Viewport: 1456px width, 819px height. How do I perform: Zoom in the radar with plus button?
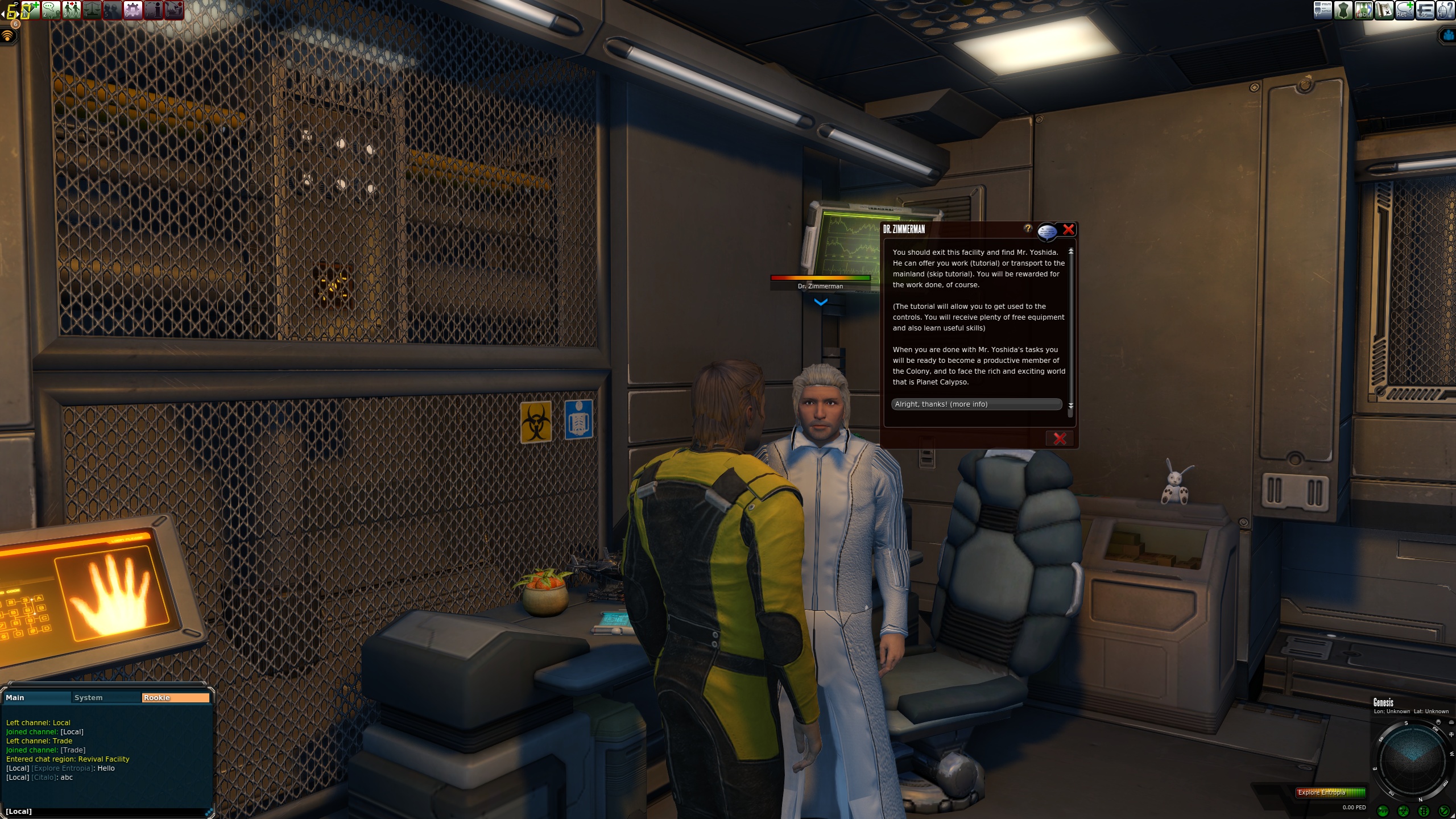coord(1451,735)
